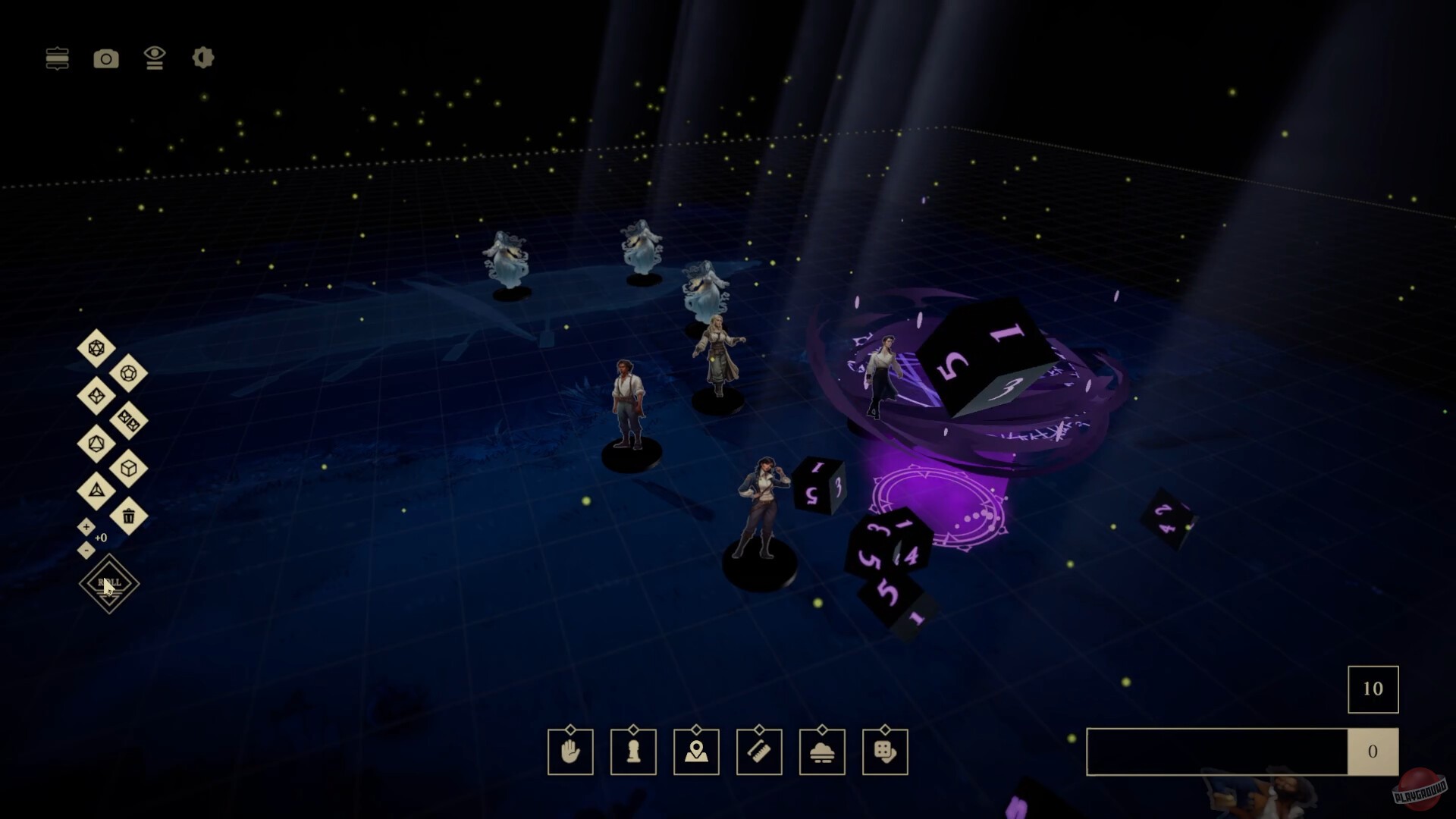
Task: Click the camera screenshot icon
Action: point(106,58)
